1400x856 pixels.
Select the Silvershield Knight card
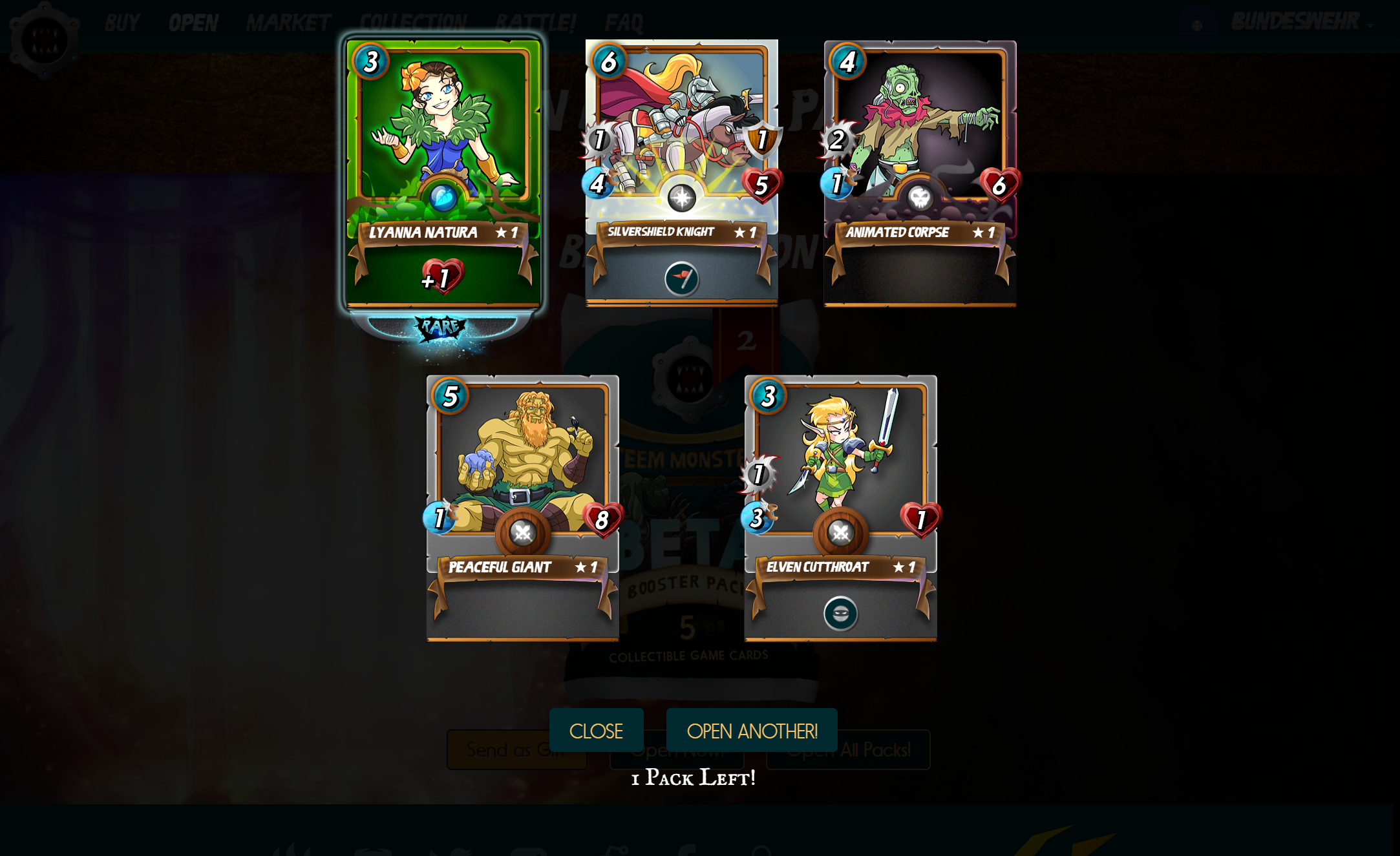pyautogui.click(x=681, y=172)
